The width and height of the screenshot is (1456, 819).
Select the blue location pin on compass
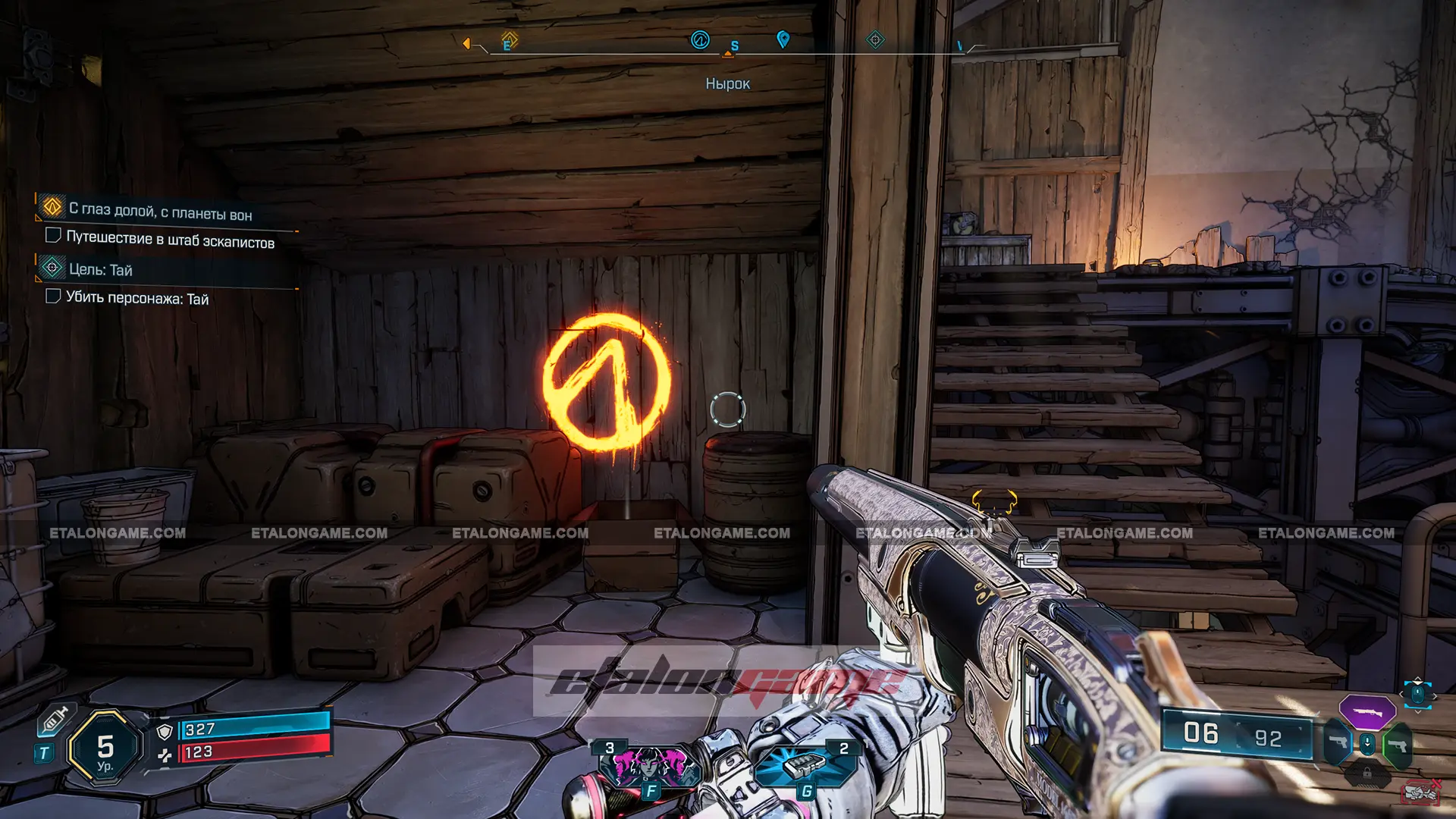click(x=783, y=39)
